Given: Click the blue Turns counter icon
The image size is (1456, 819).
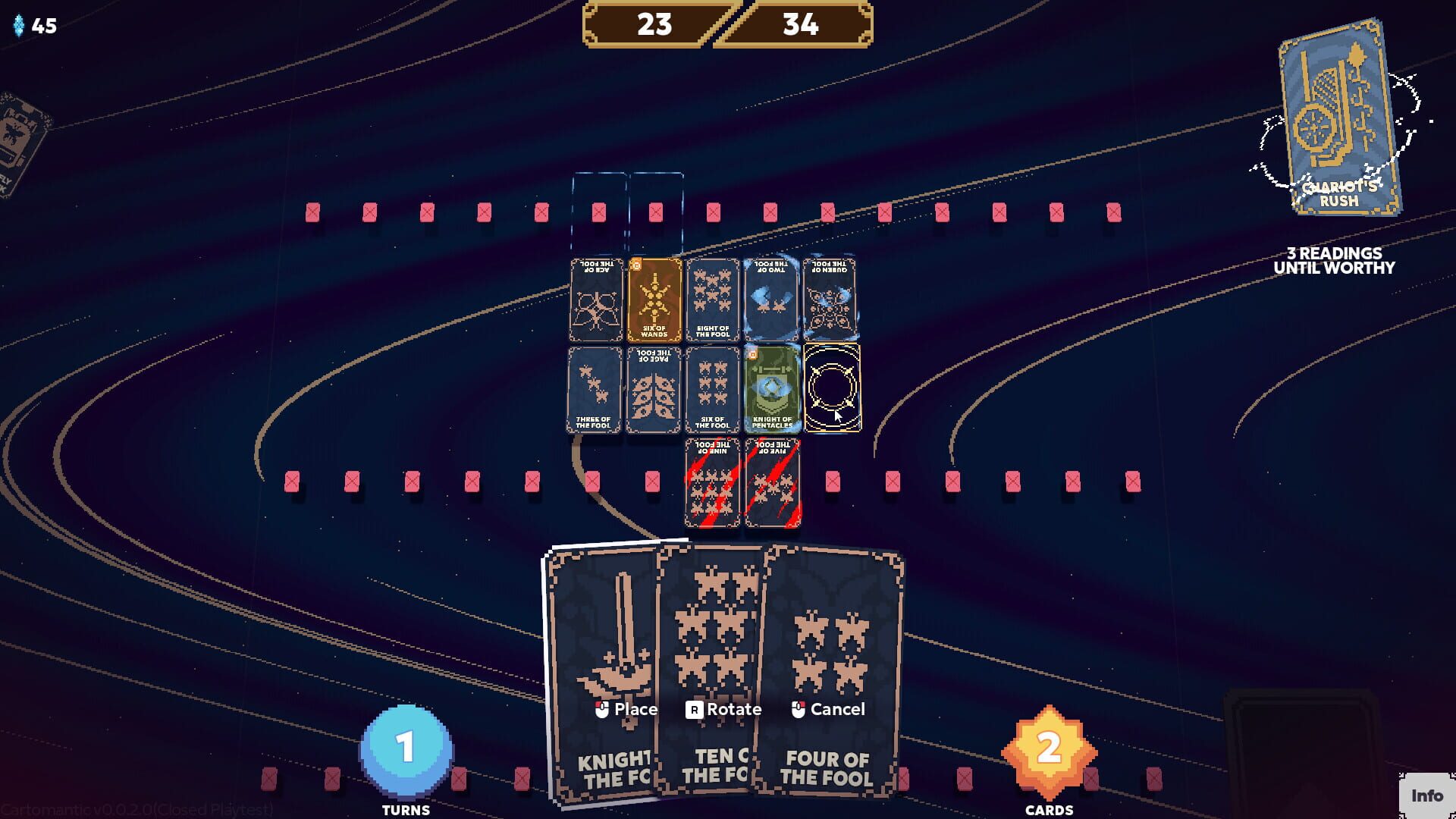Looking at the screenshot, I should click(408, 749).
